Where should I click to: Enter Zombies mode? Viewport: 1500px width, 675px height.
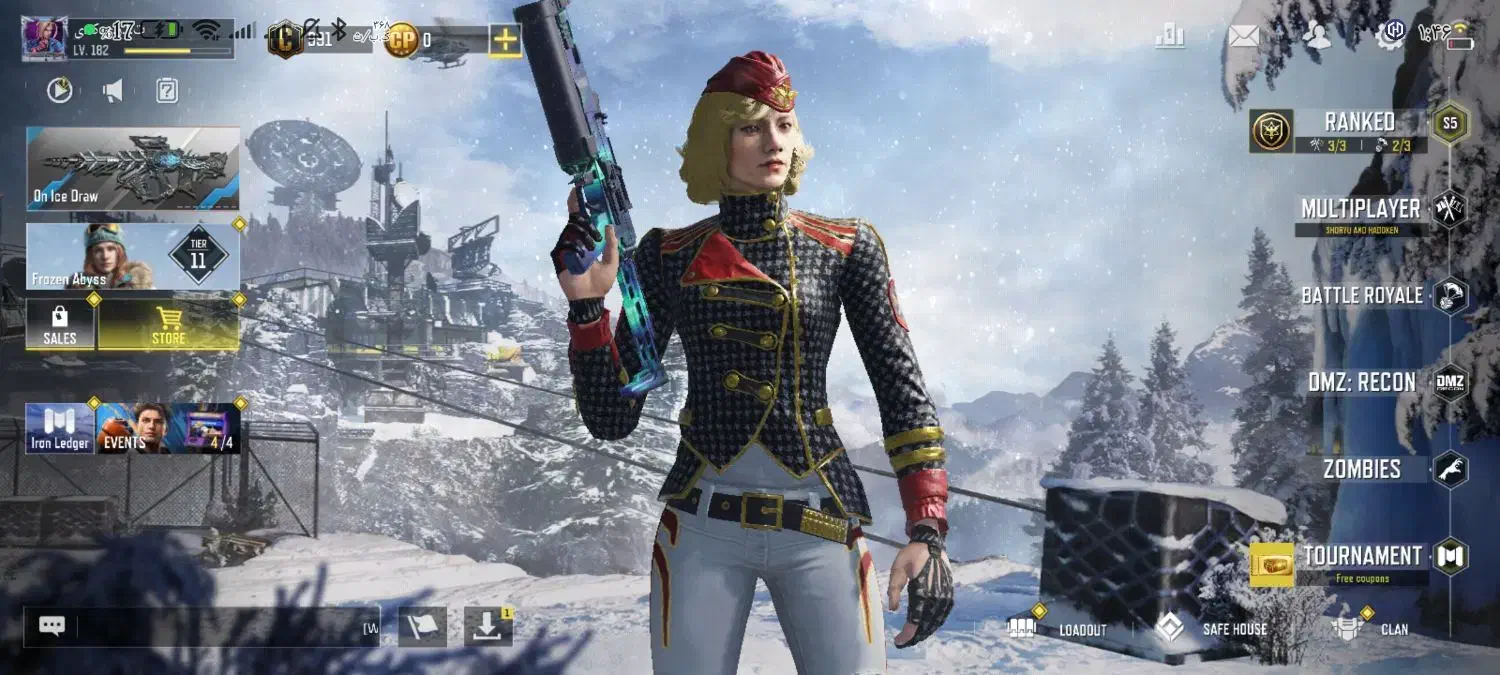[x=1362, y=469]
